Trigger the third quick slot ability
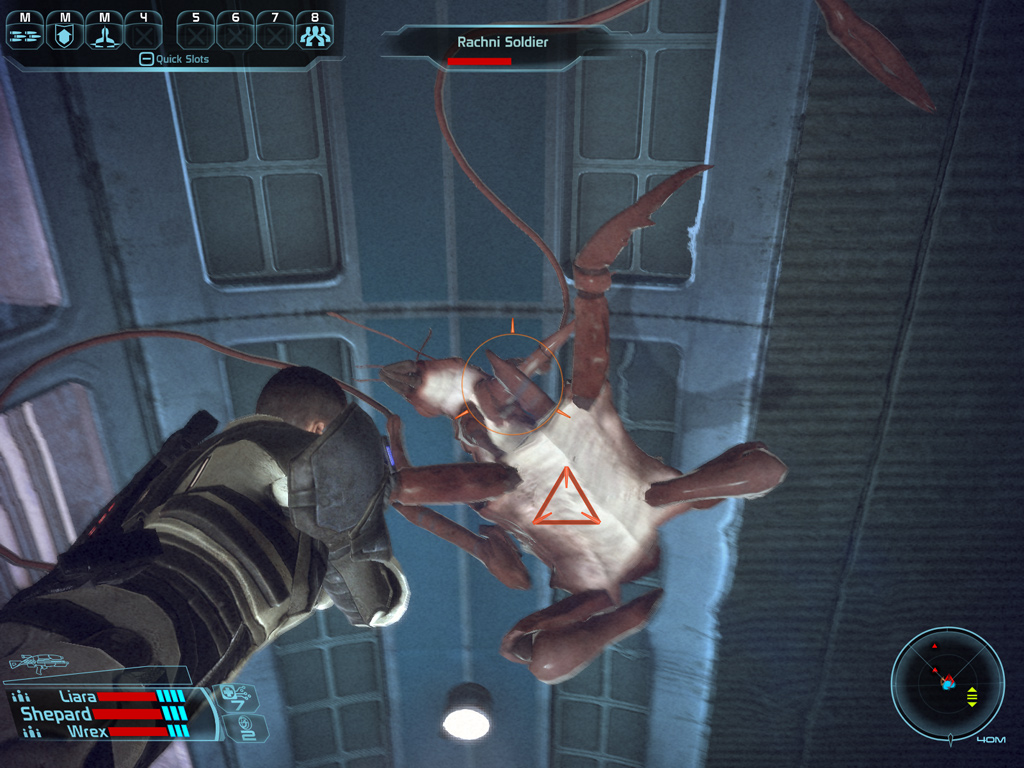Image resolution: width=1024 pixels, height=768 pixels. click(104, 33)
